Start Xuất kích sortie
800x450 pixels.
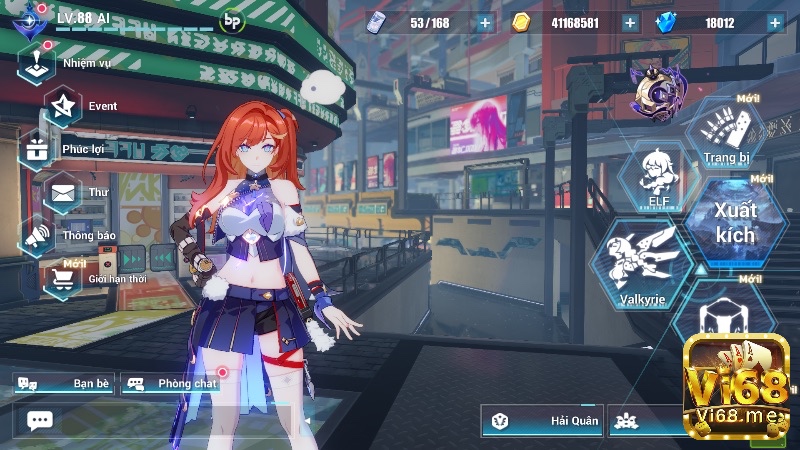(x=735, y=223)
